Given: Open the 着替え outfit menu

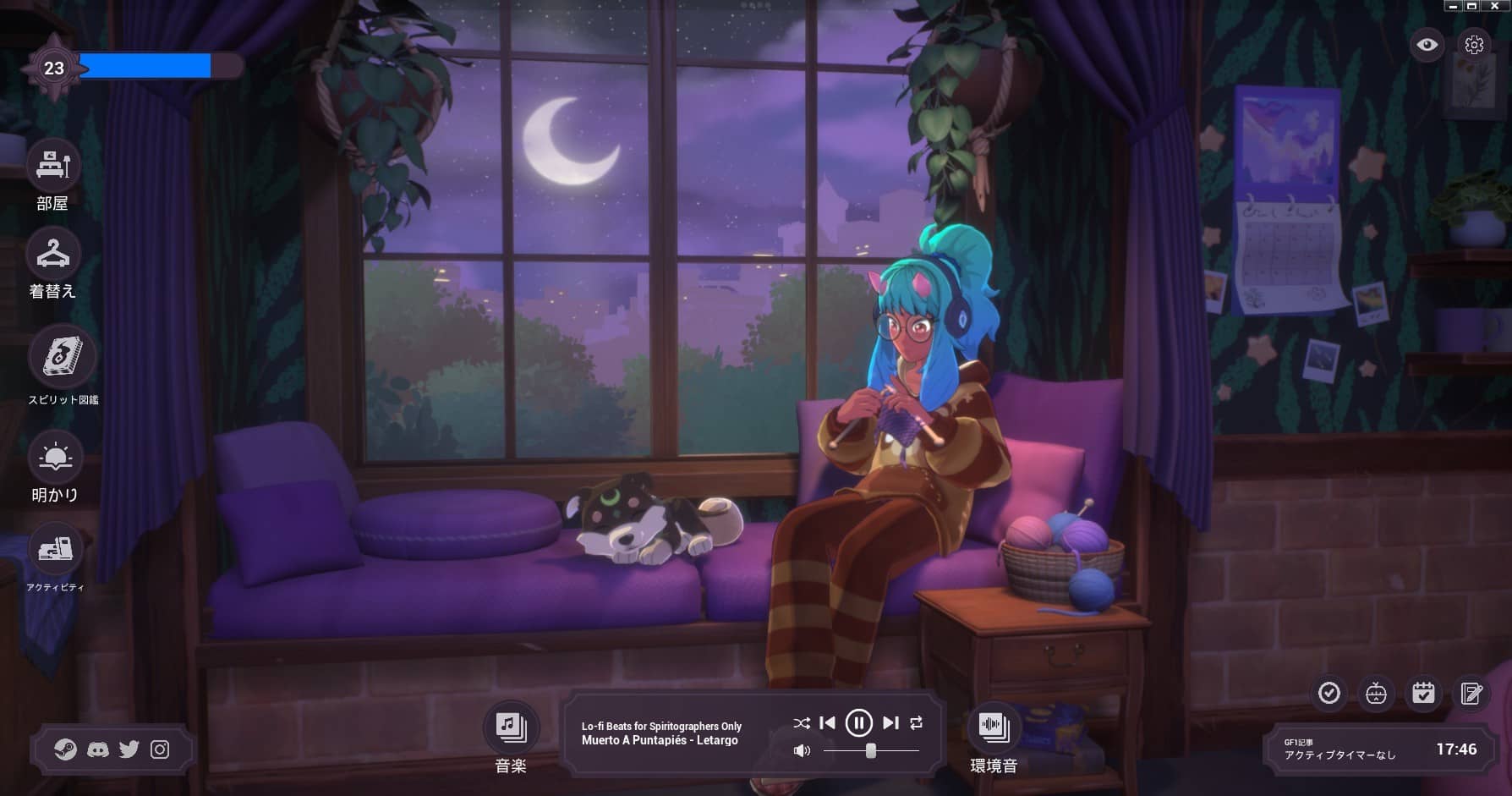Looking at the screenshot, I should 53,254.
